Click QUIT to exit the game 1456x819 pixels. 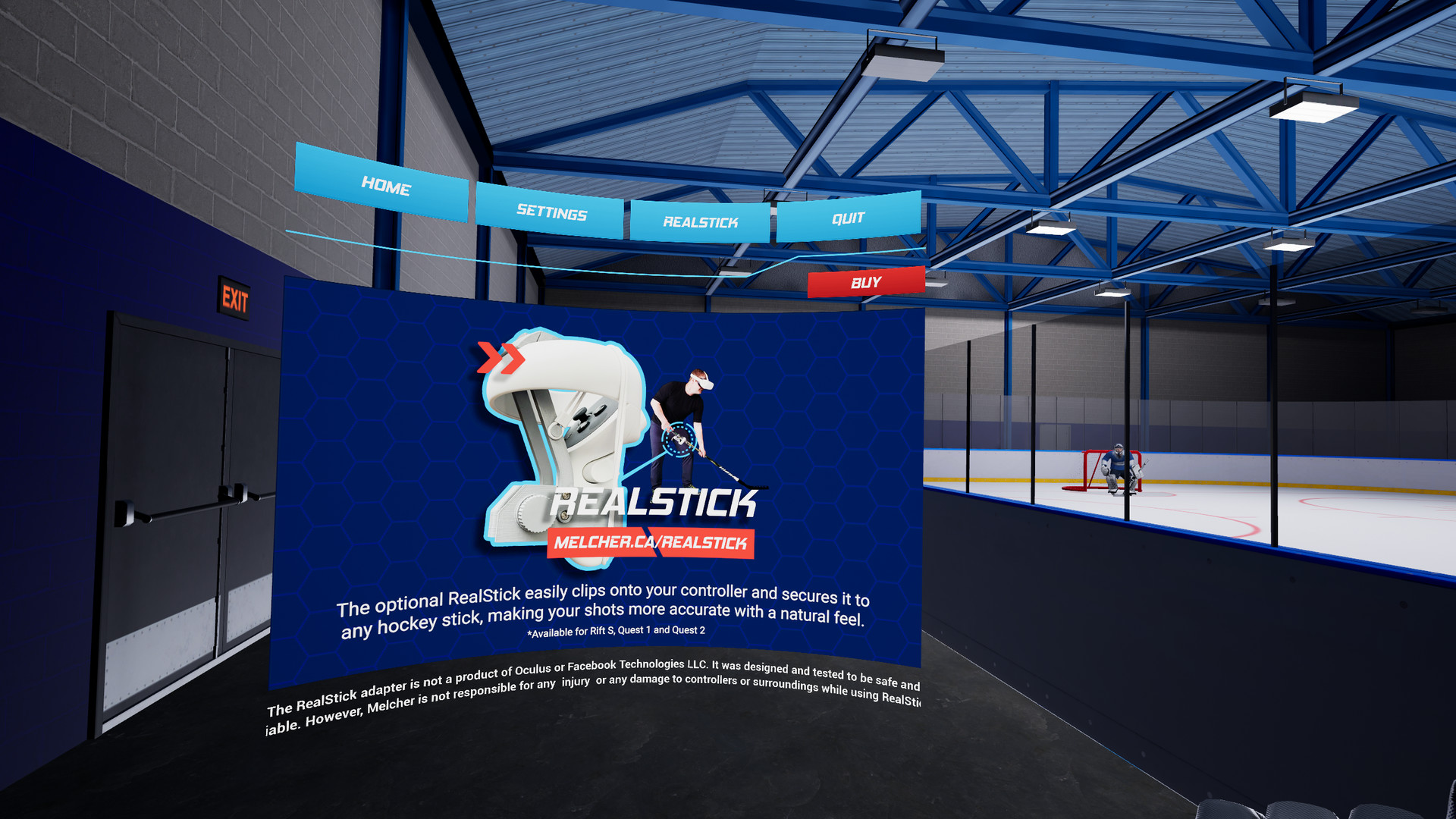[847, 218]
